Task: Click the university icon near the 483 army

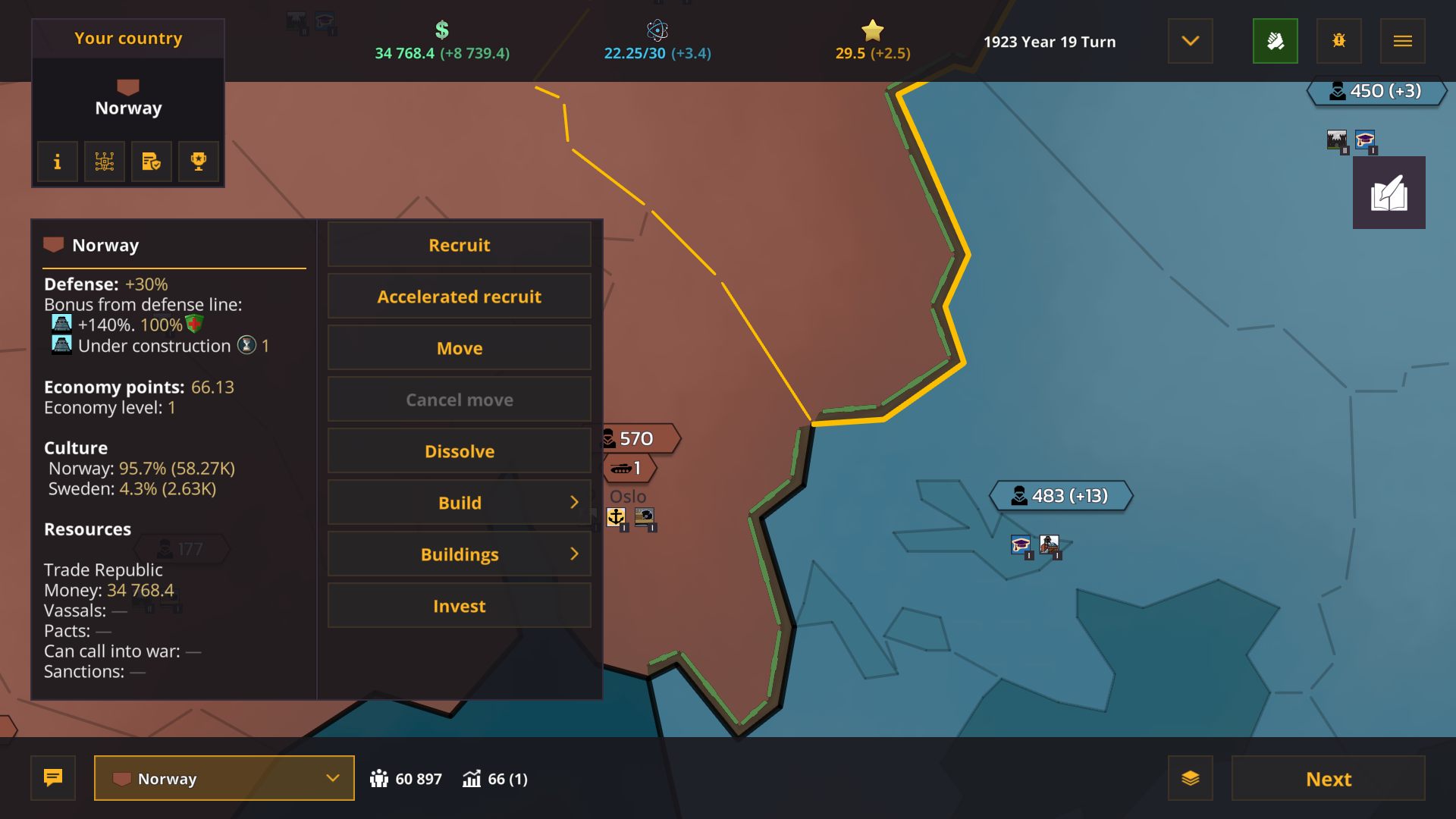Action: 1019,544
